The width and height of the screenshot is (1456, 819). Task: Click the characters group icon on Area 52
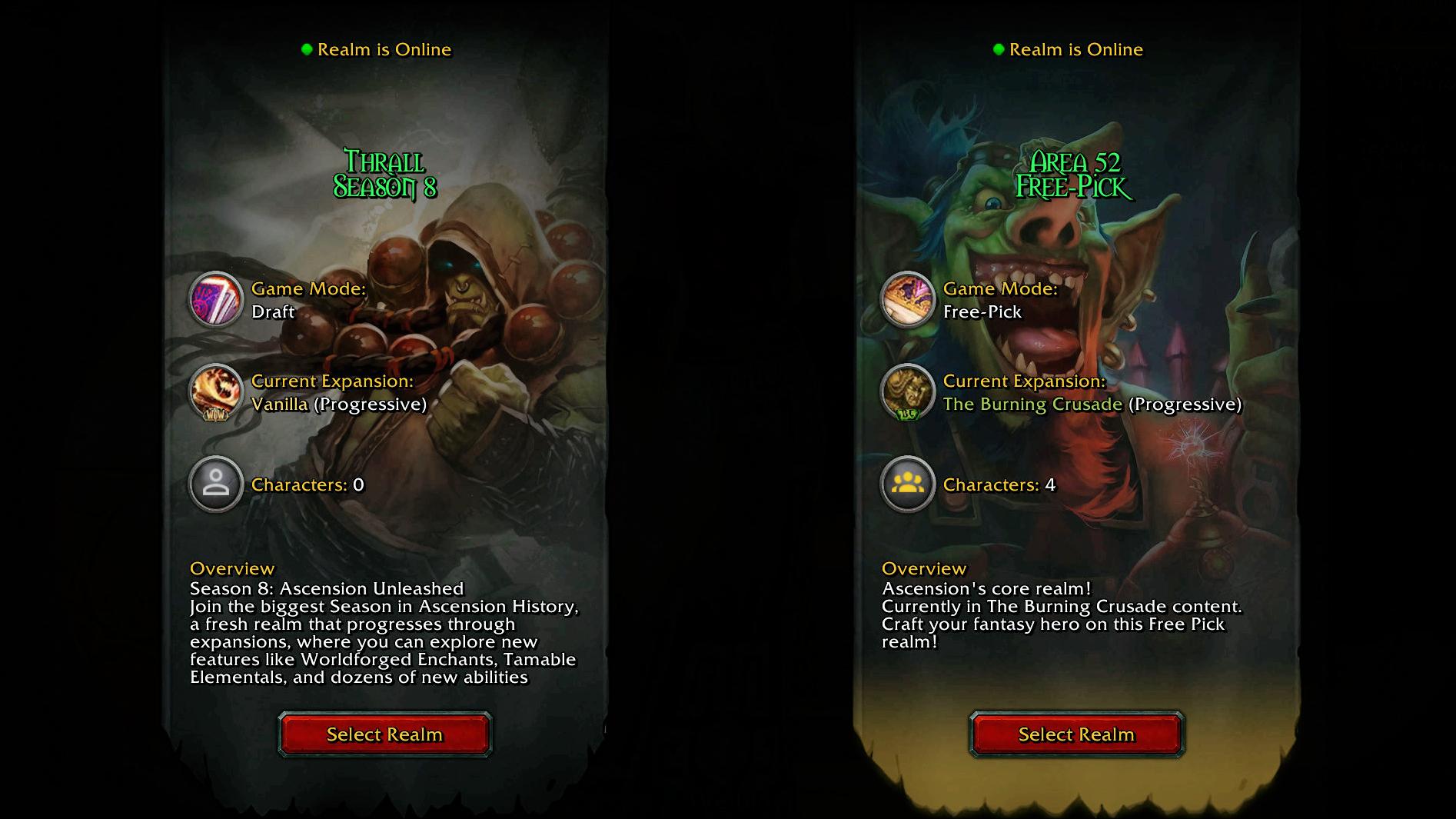coord(908,484)
